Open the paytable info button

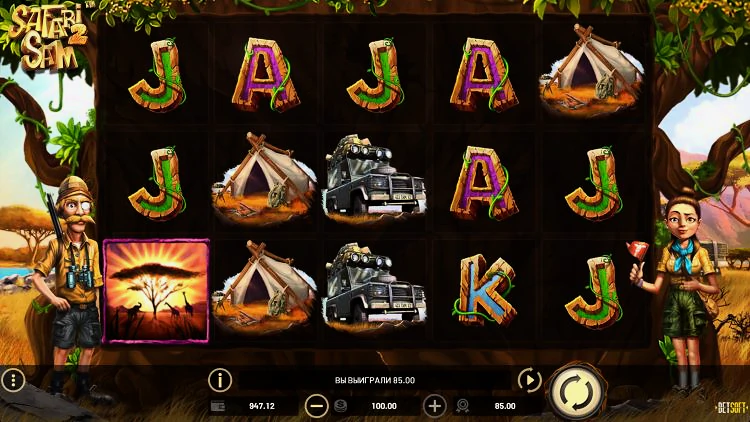(219, 380)
